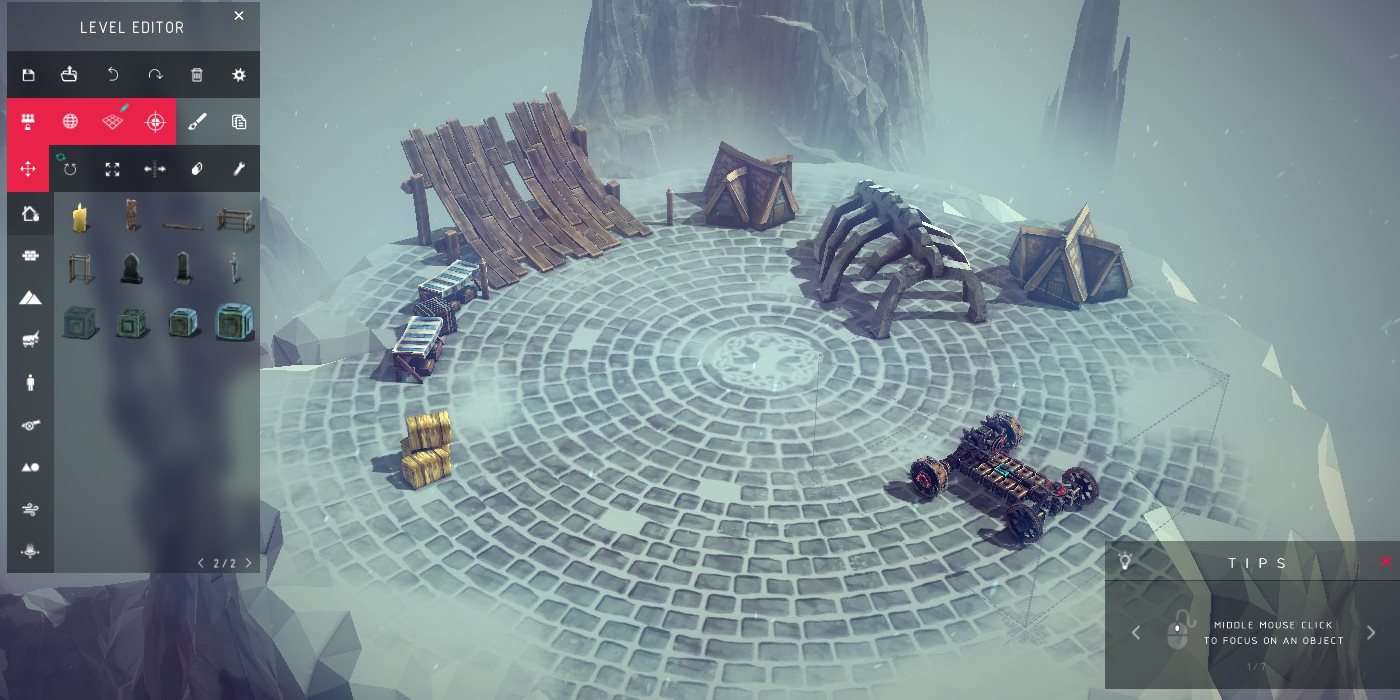This screenshot has height=700, width=1400.
Task: Select the wooden fence object
Action: [x=235, y=217]
